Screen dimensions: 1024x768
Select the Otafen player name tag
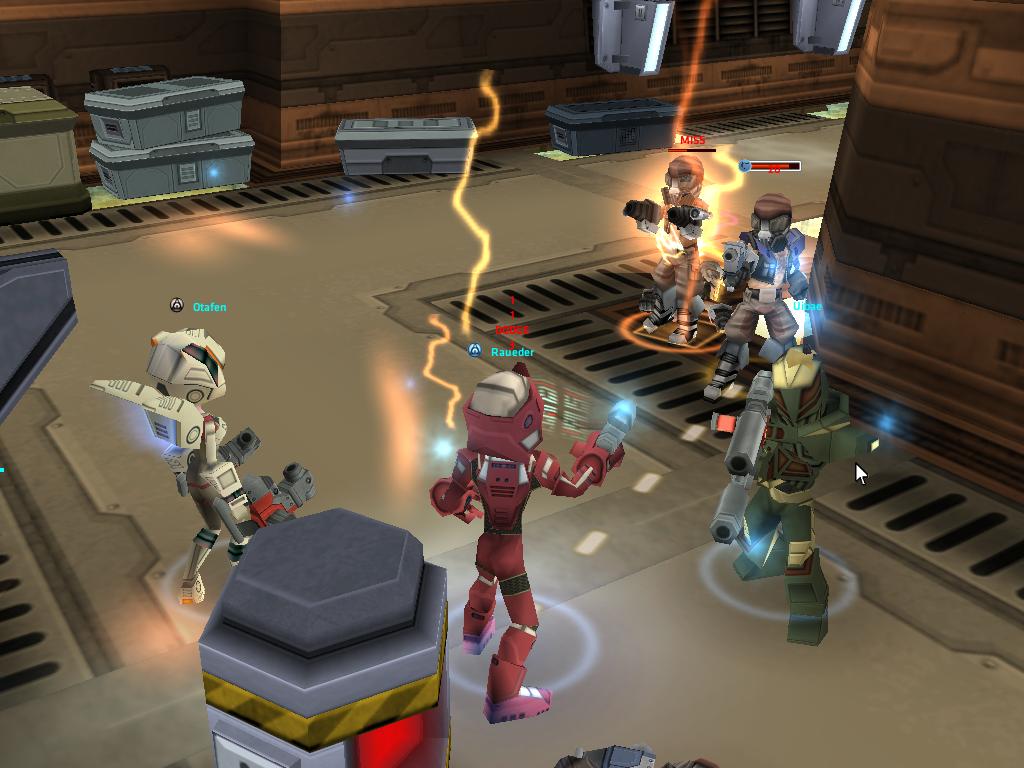pyautogui.click(x=209, y=307)
